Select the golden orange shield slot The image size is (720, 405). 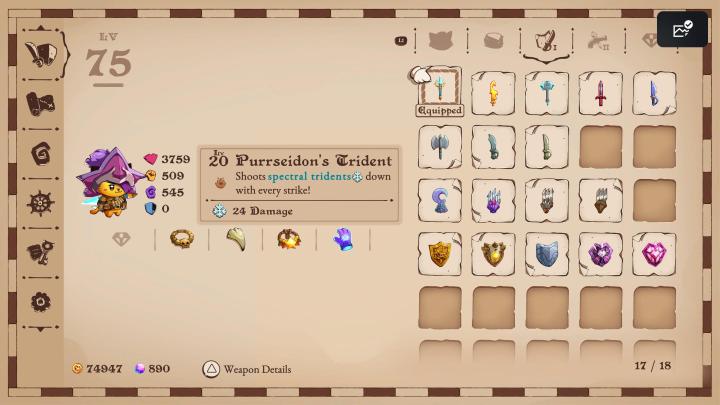click(x=440, y=254)
